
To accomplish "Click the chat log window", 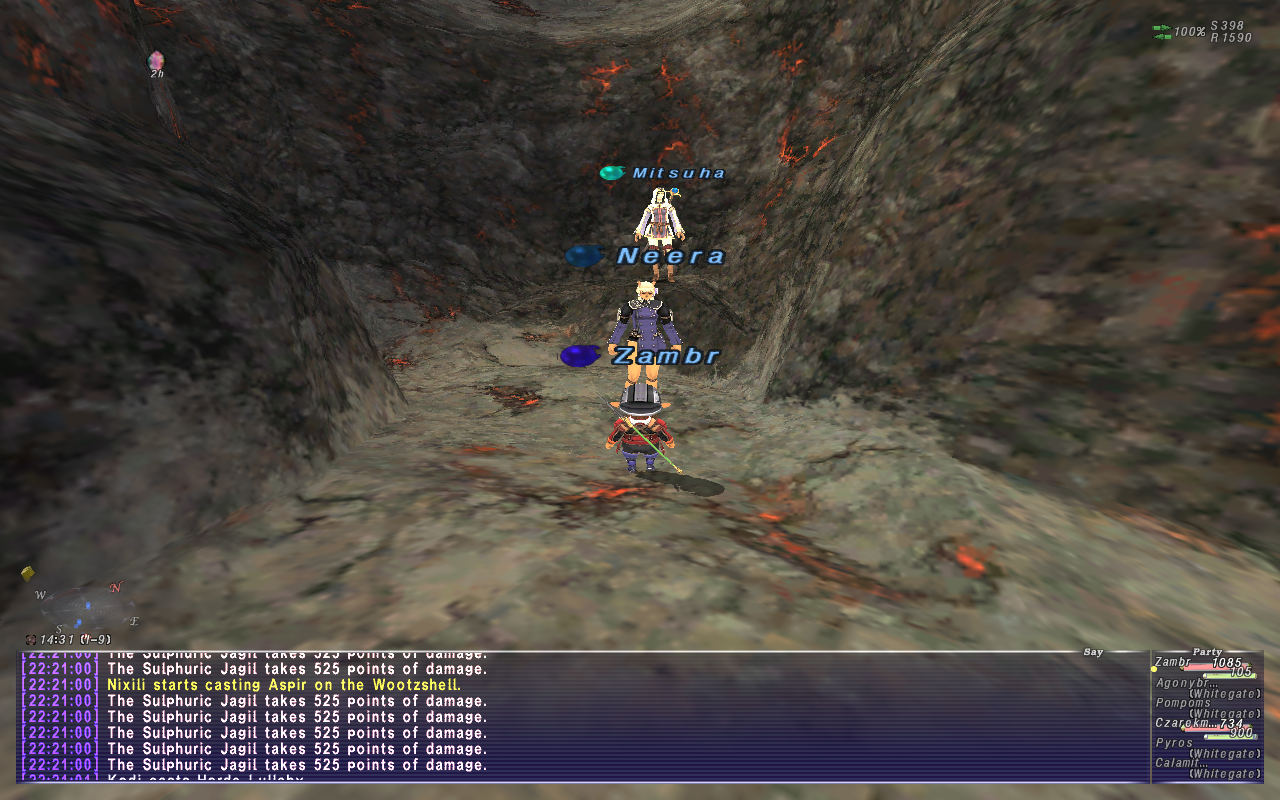I will point(580,716).
